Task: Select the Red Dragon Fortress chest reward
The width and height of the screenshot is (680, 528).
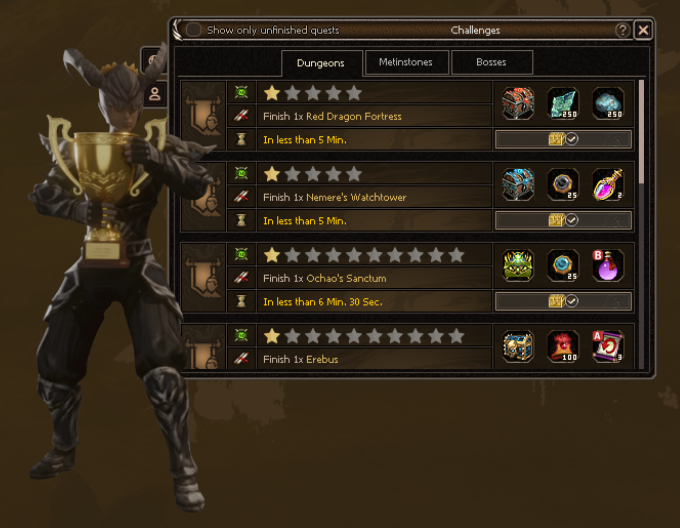Action: (518, 103)
